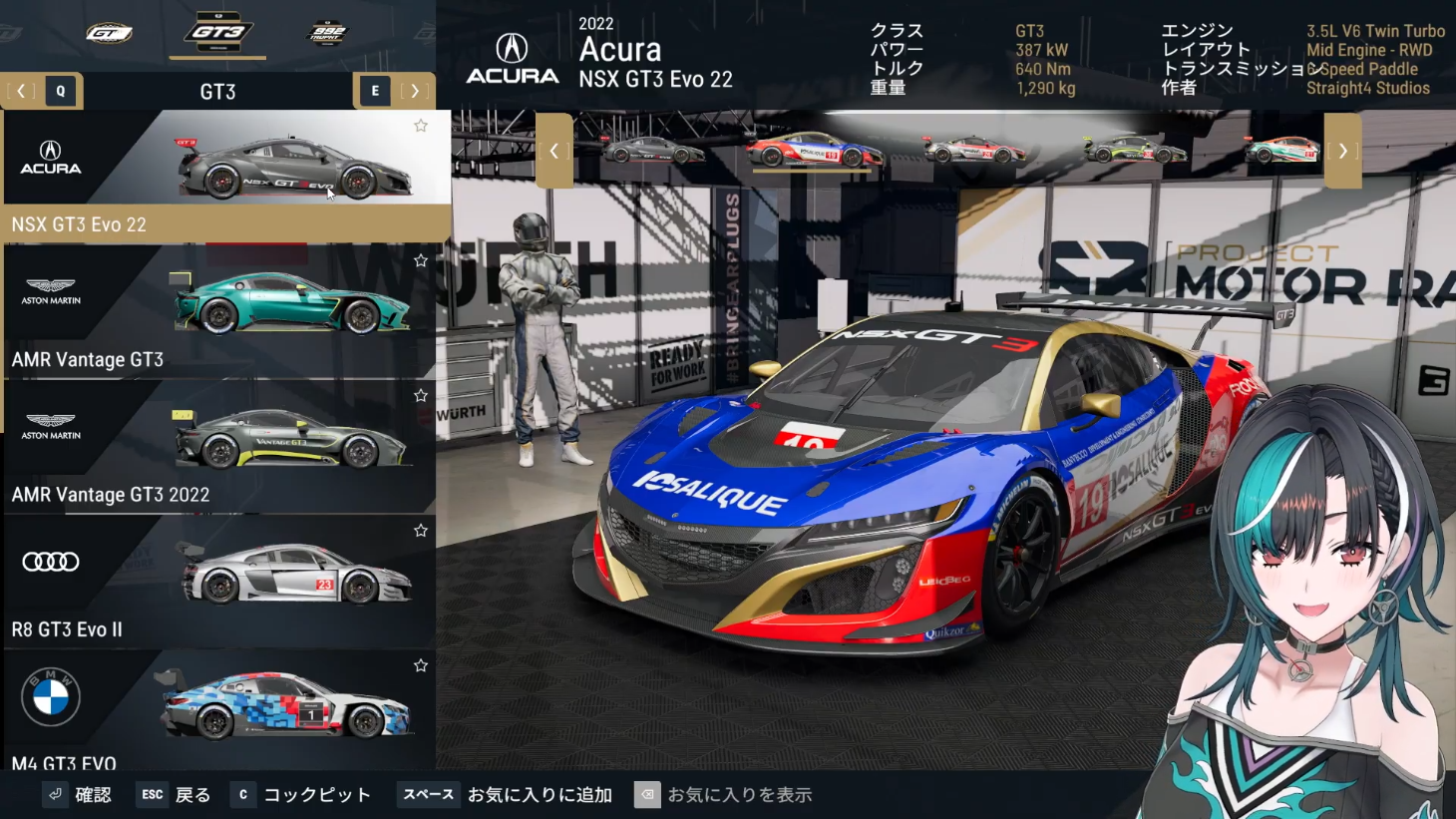This screenshot has width=1456, height=819.
Task: Pick the black and lime green livery thumbnail
Action: pyautogui.click(x=1135, y=152)
